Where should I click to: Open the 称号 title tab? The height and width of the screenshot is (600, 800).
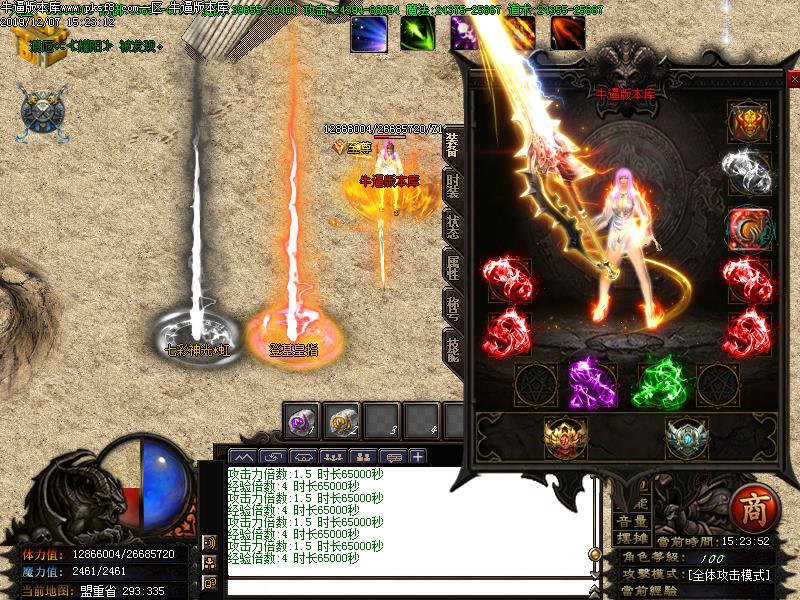(452, 305)
